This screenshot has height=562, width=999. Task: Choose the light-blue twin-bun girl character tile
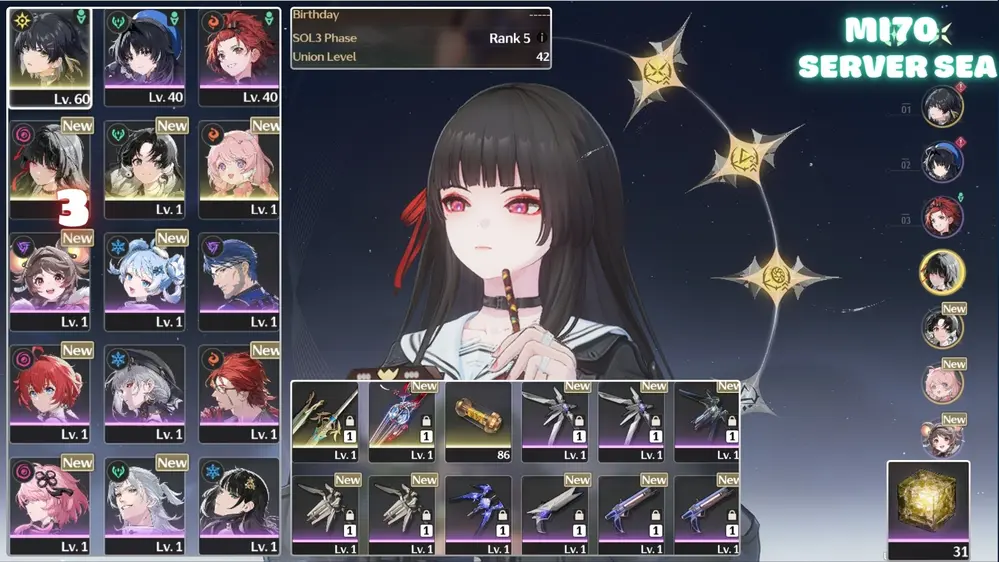(145, 280)
